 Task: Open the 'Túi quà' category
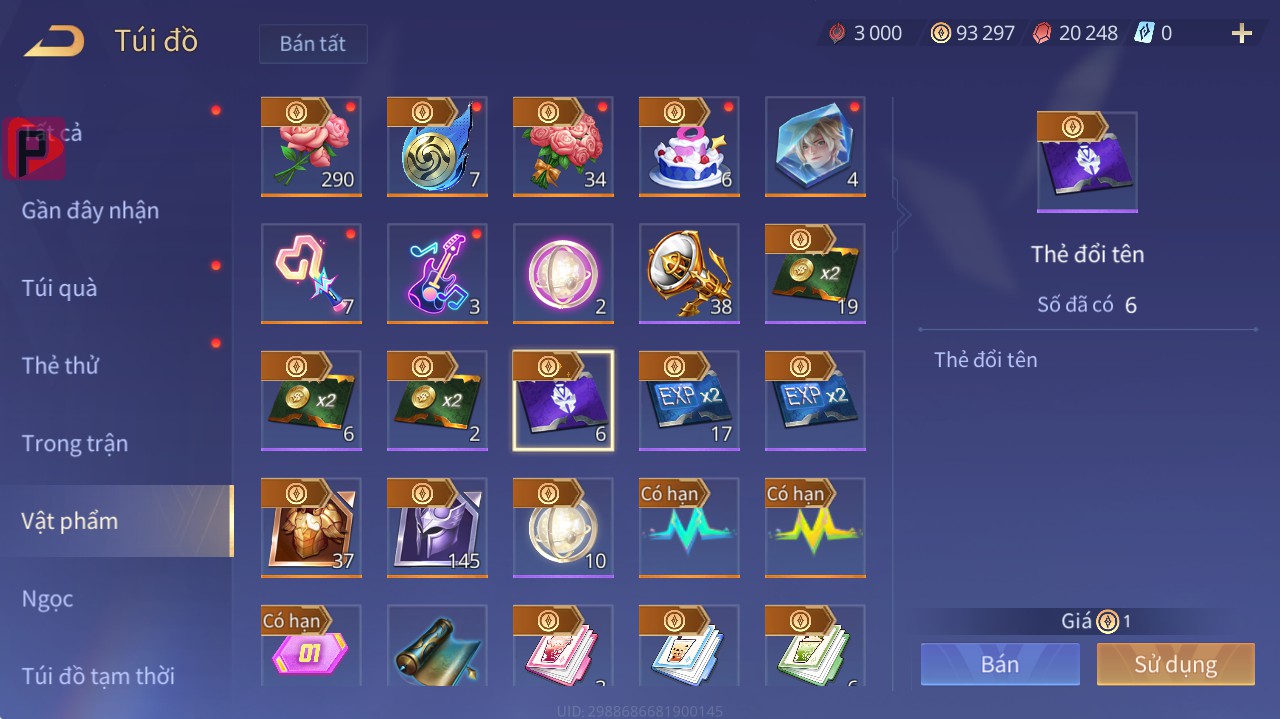pos(60,288)
